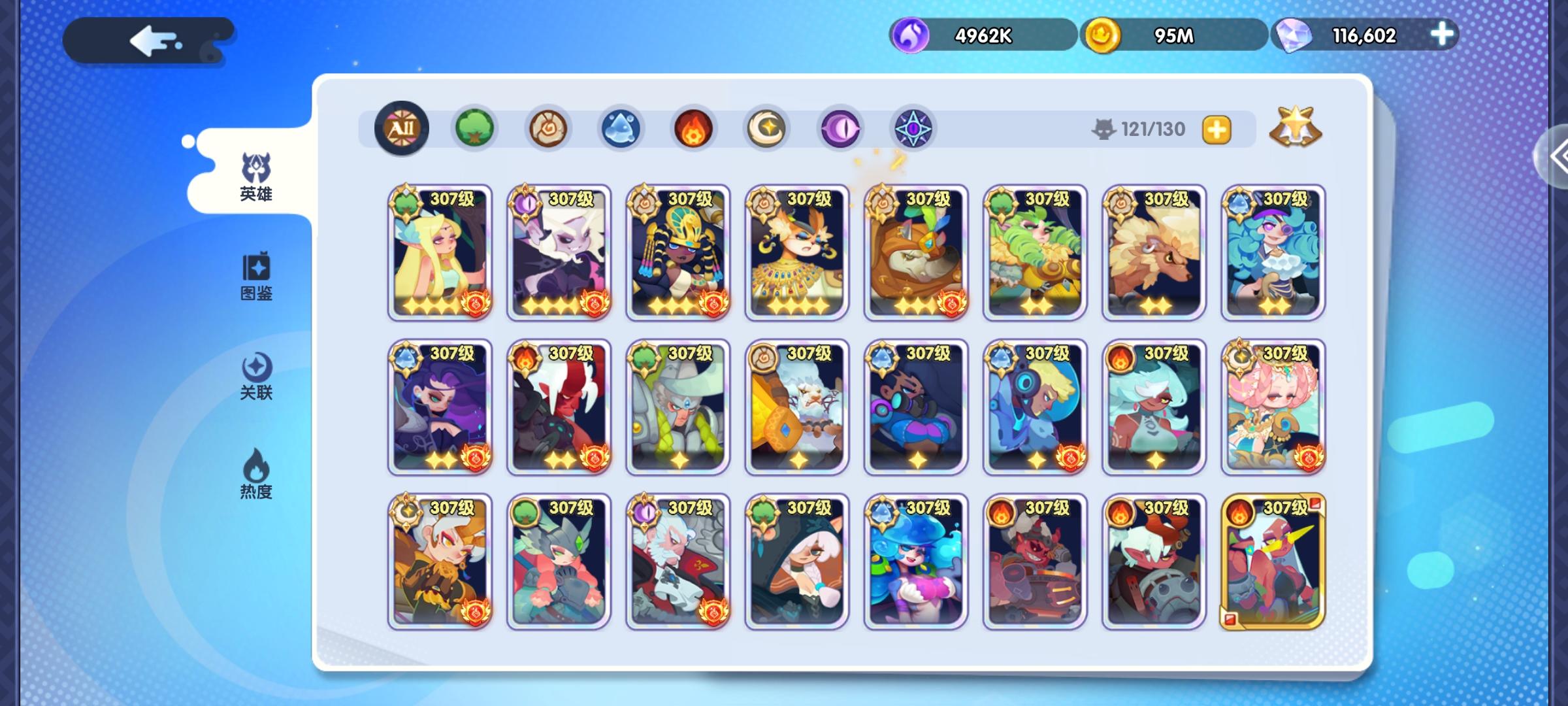This screenshot has width=1568, height=706.
Task: Filter heroes by the water element icon
Action: click(621, 129)
